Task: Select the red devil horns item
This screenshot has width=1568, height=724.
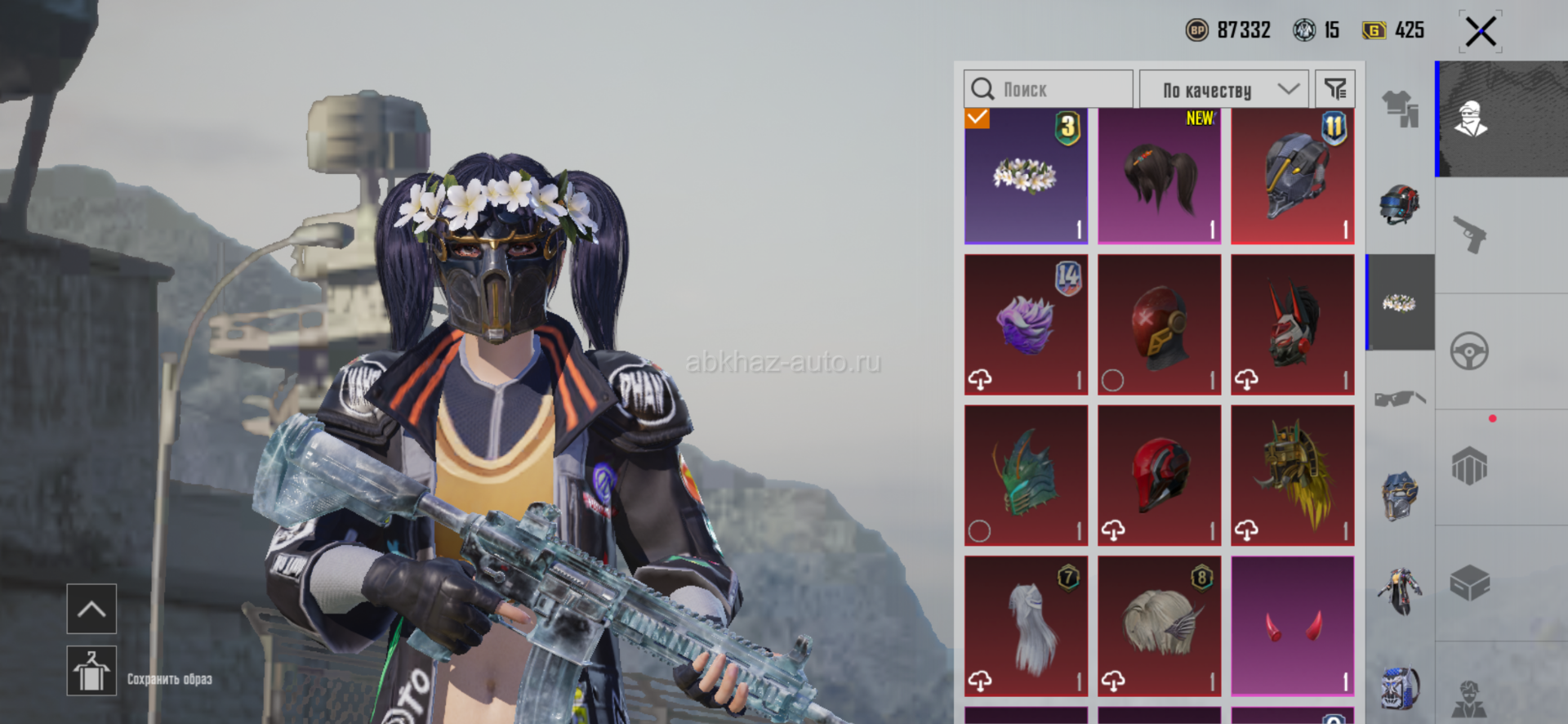Action: (1292, 626)
